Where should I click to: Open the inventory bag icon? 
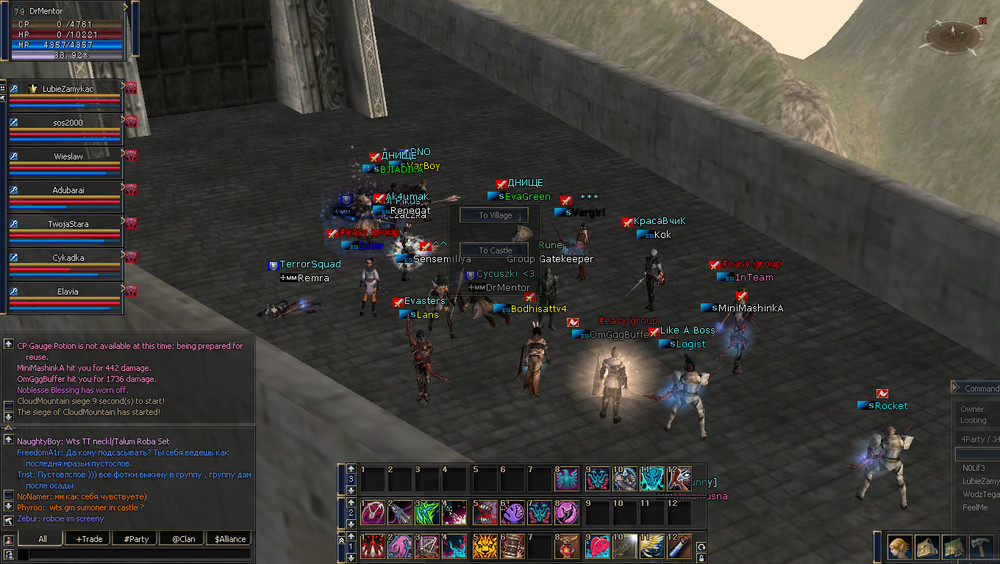pyautogui.click(x=927, y=546)
